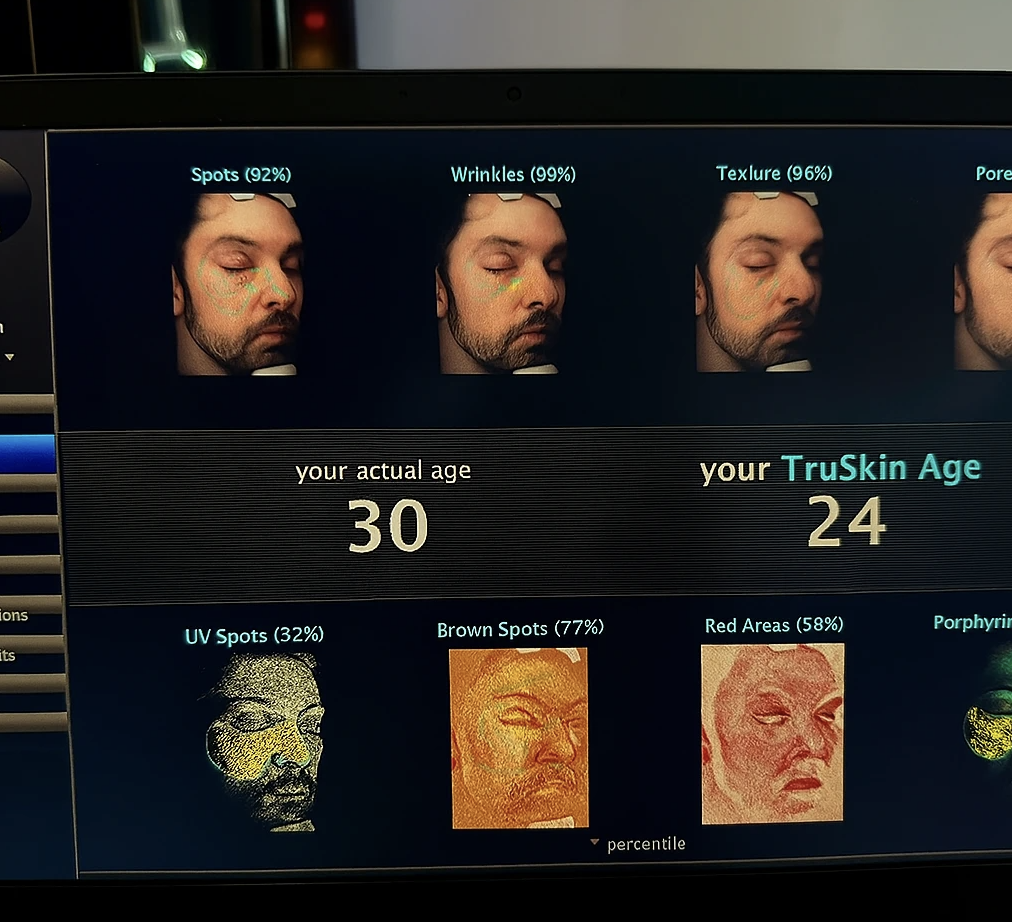Open the partially visible Pores thumbnail
Image resolution: width=1012 pixels, height=922 pixels.
[983, 282]
